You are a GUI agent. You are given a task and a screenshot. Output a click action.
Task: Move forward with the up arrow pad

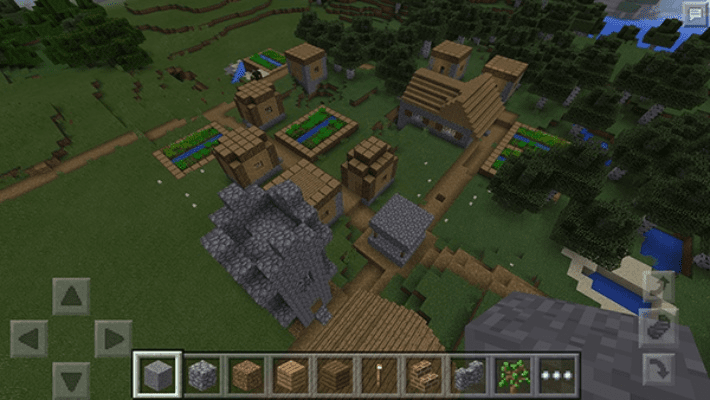click(71, 297)
